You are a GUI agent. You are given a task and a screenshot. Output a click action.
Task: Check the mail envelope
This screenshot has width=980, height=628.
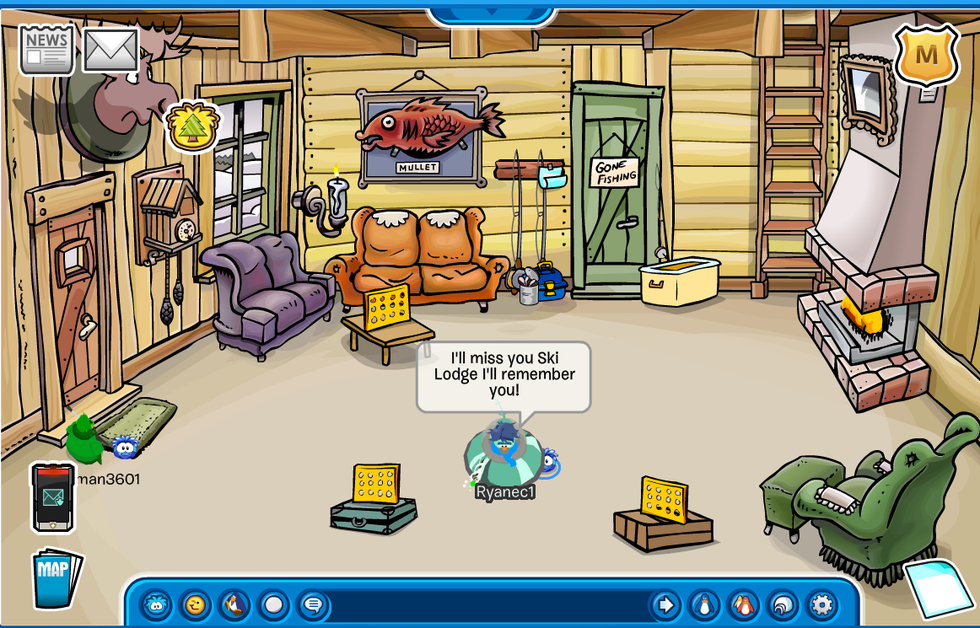[x=110, y=50]
